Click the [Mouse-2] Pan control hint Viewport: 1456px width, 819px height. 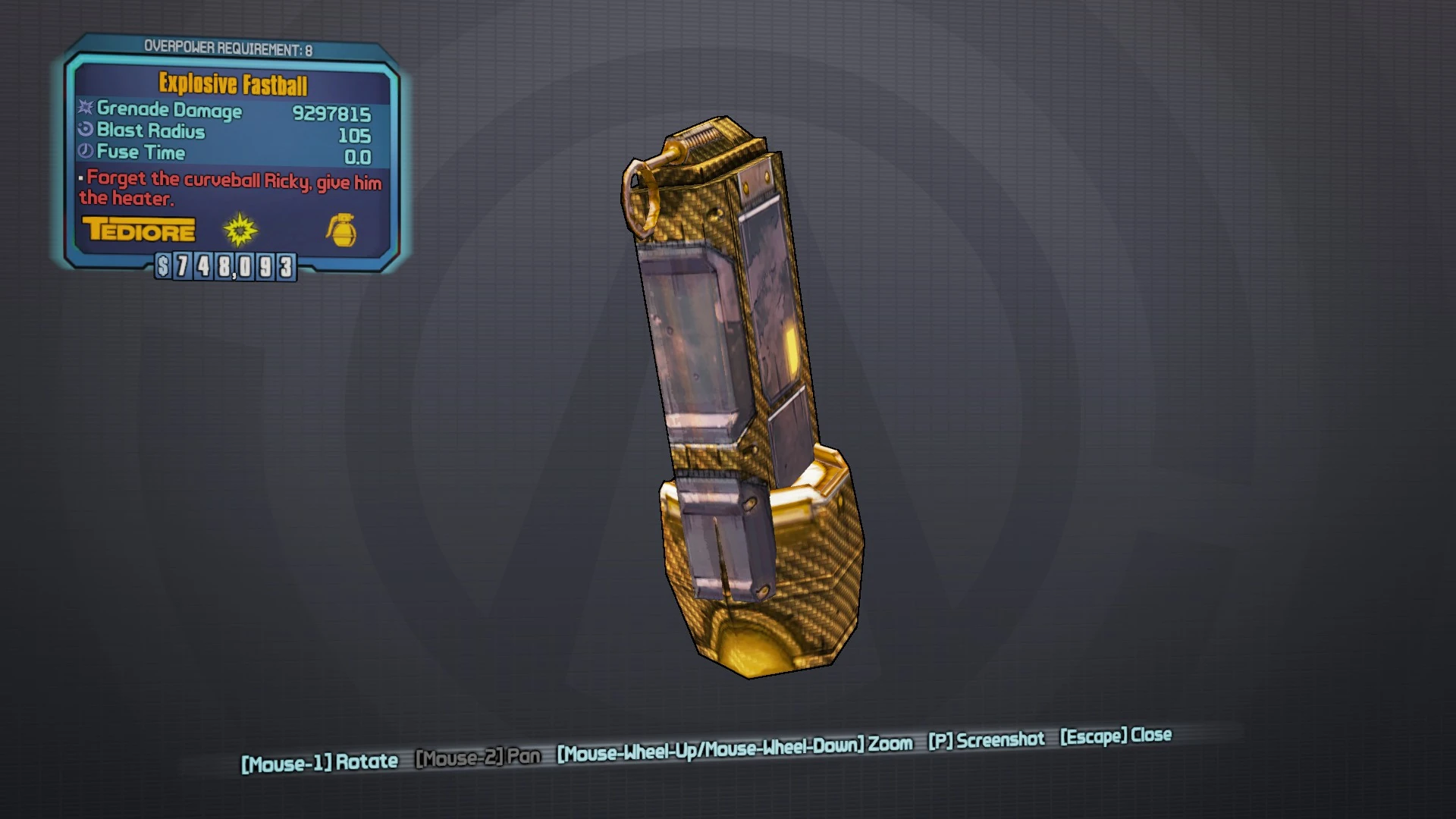tap(478, 757)
